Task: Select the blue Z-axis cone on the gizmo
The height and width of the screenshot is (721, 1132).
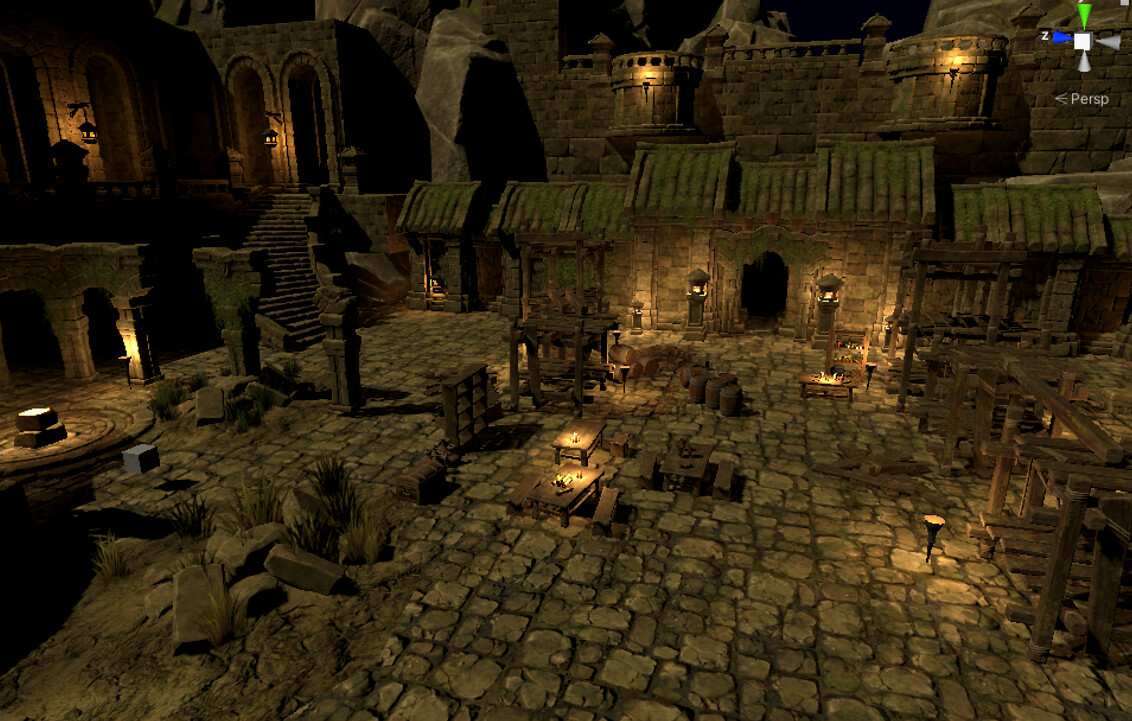Action: (1060, 38)
